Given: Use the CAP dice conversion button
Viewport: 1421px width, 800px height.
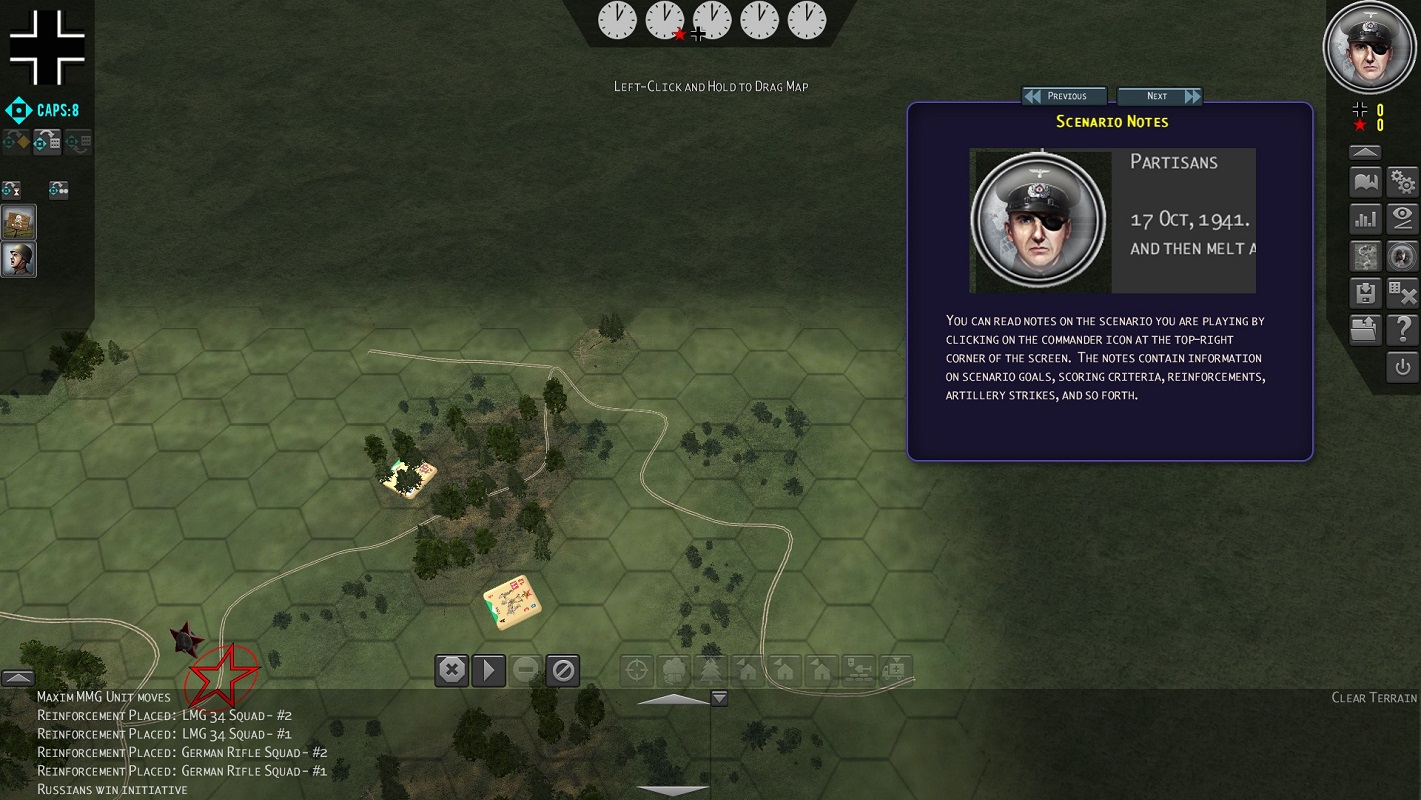Looking at the screenshot, I should tap(46, 142).
